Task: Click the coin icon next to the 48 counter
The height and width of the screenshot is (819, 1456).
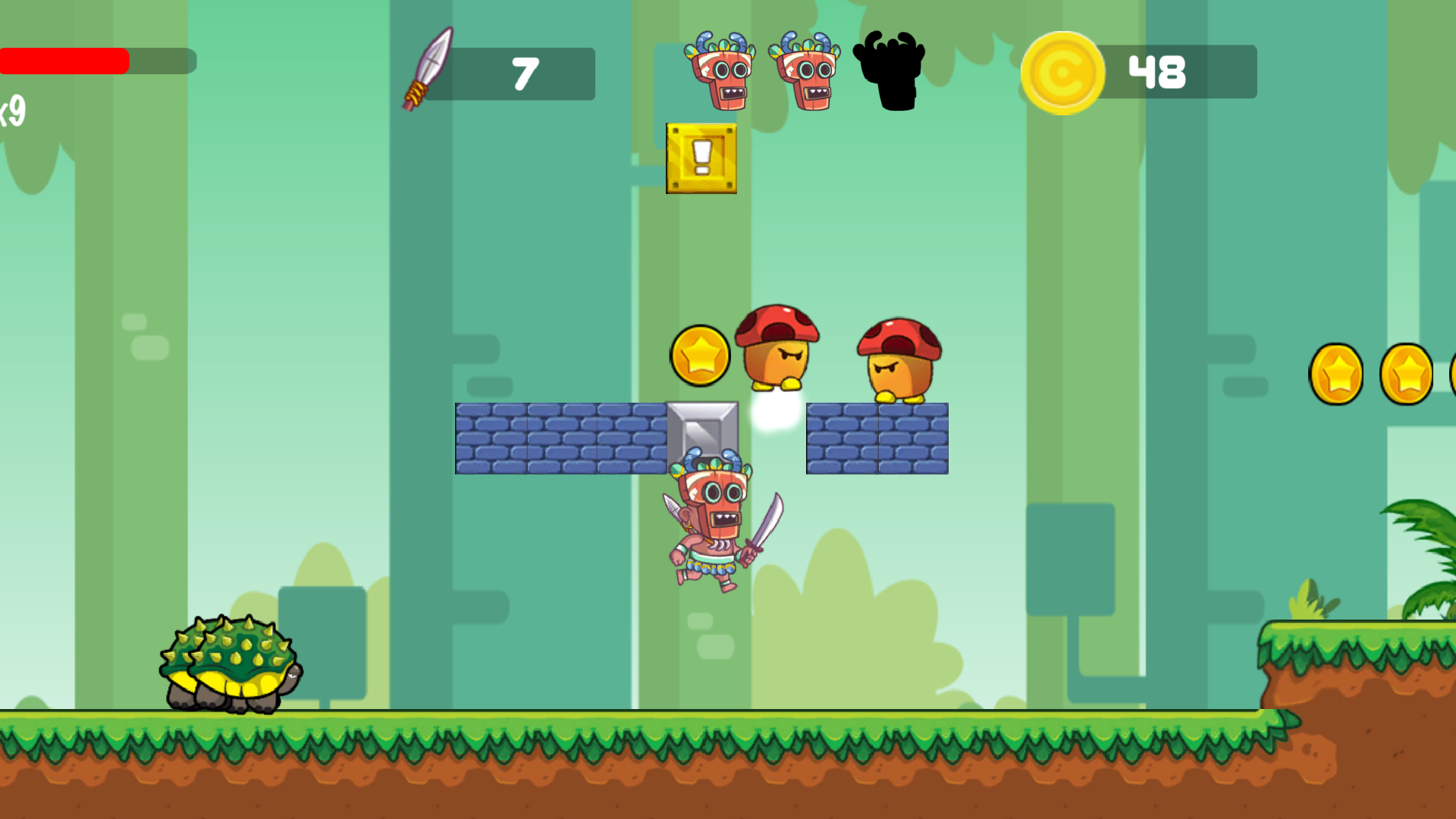Action: [1065, 72]
